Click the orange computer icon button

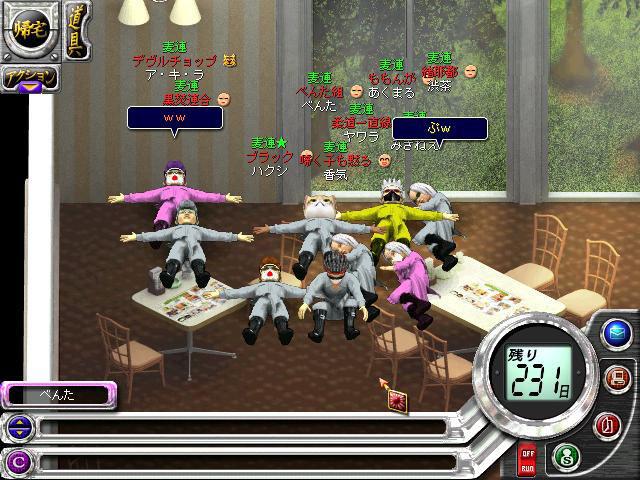(615, 378)
